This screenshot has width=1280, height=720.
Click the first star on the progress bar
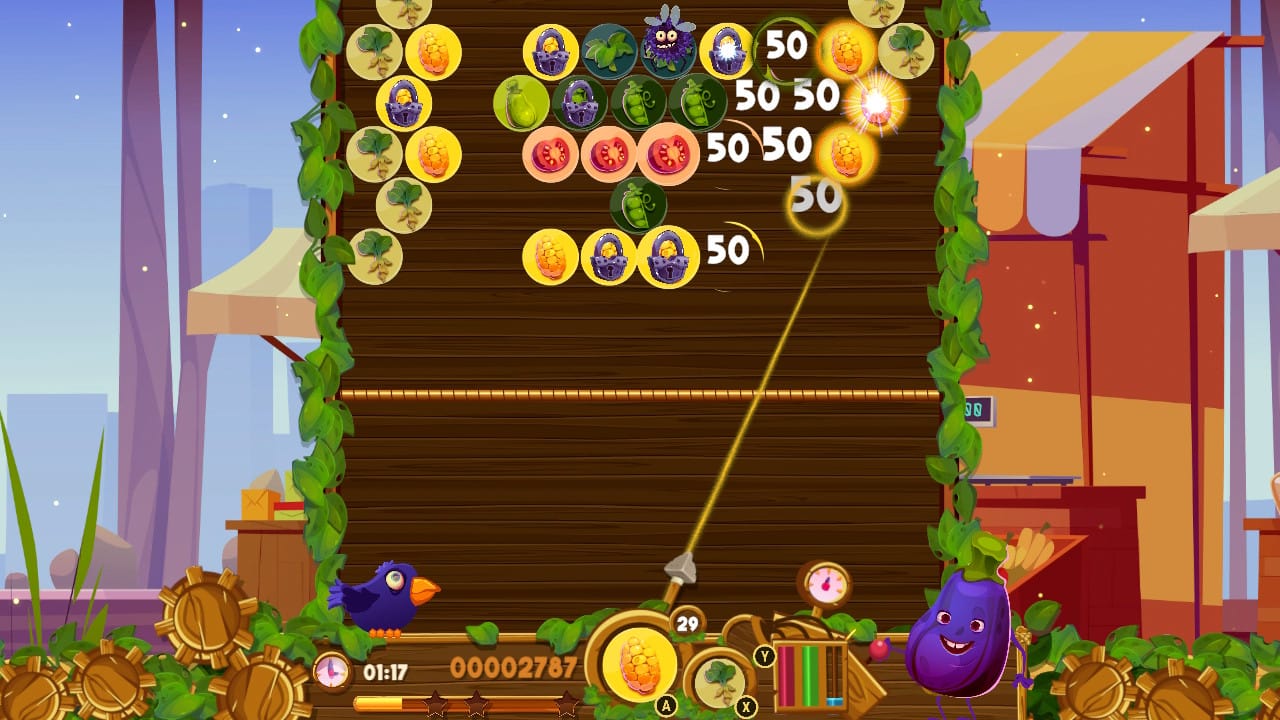434,700
